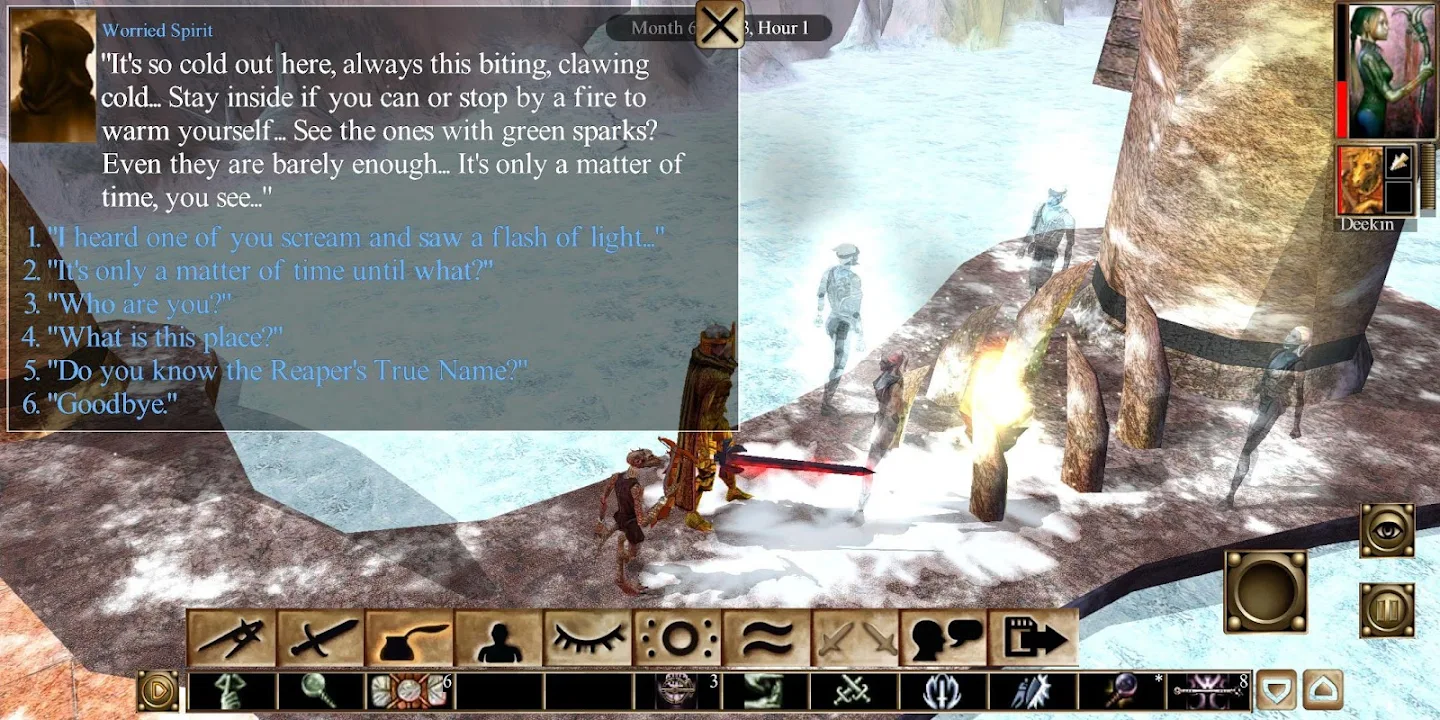Image resolution: width=1440 pixels, height=720 pixels.
Task: Pause the game with the pause button
Action: 1387,610
